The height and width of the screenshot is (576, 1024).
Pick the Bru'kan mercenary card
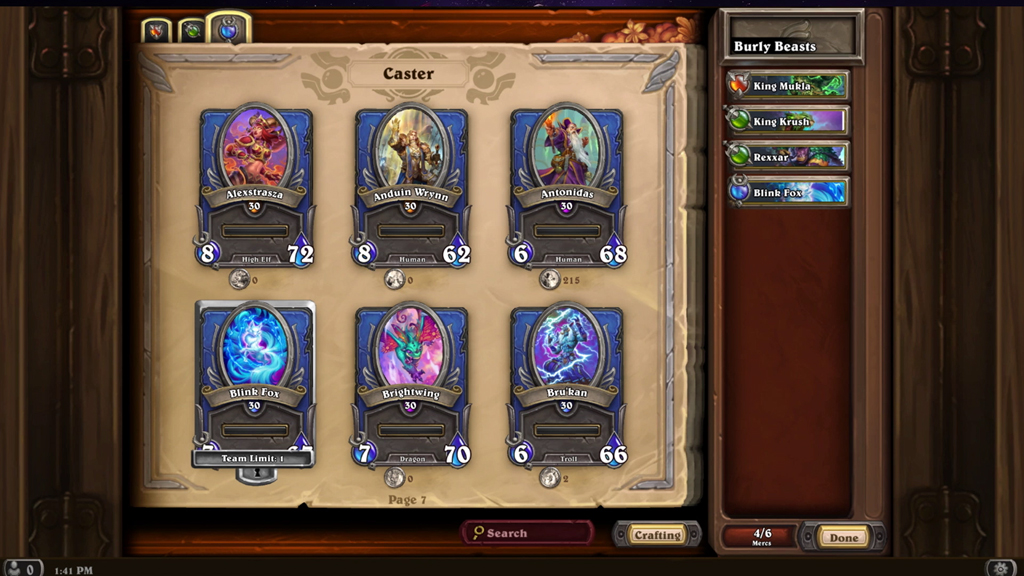[x=566, y=385]
